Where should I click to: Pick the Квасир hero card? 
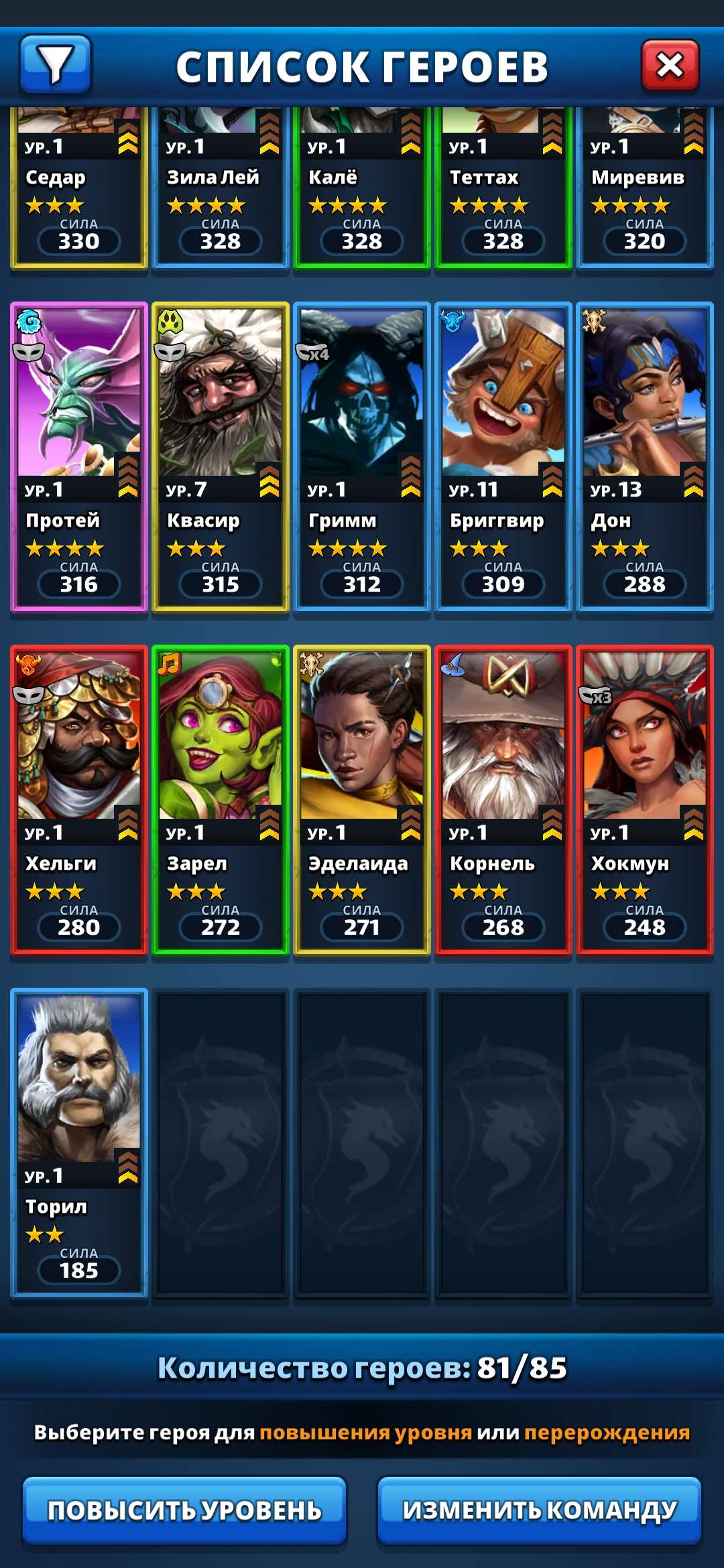coord(221,457)
